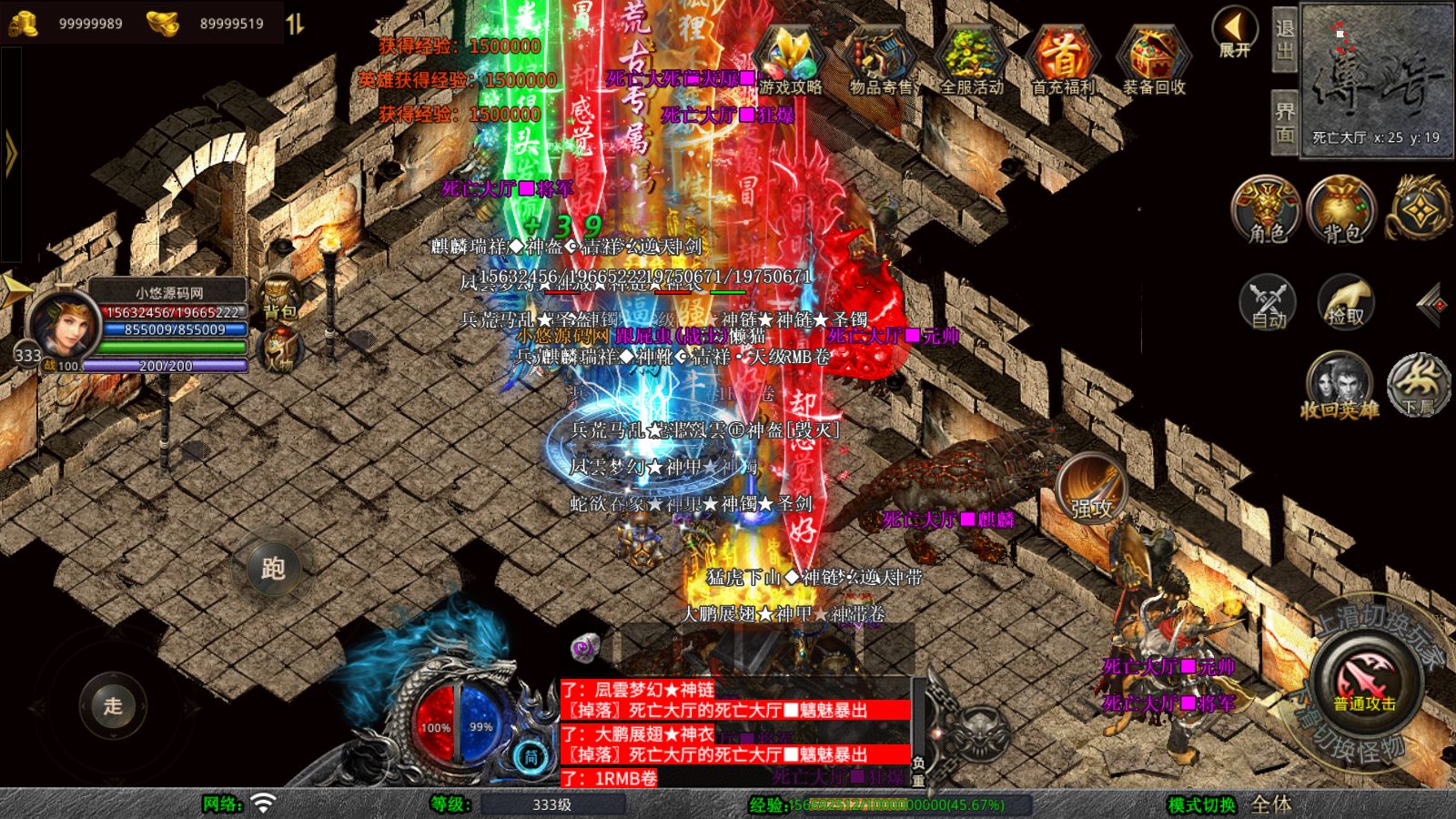Image resolution: width=1456 pixels, height=819 pixels.
Task: Select the 退出 exit tab
Action: [1284, 40]
